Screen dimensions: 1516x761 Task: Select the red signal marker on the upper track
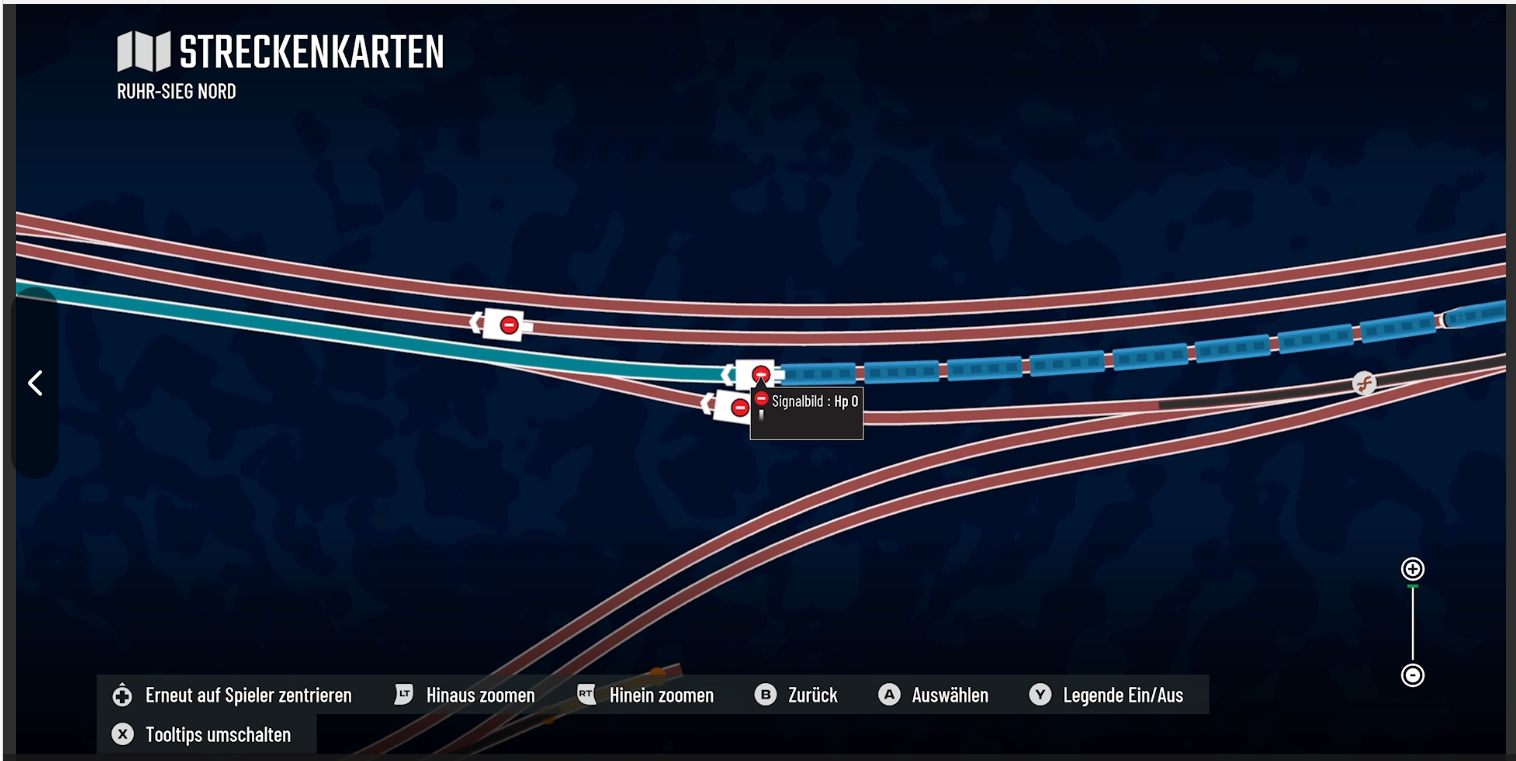click(508, 324)
